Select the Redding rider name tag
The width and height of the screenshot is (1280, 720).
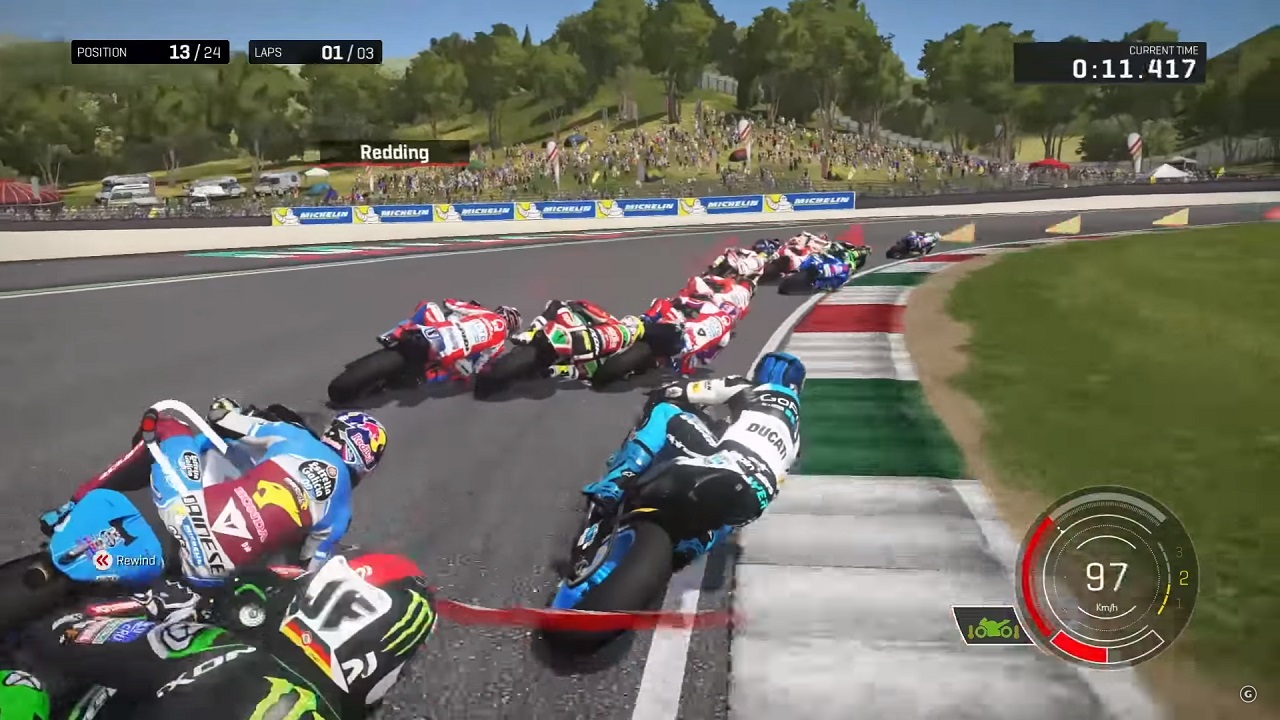[x=394, y=153]
